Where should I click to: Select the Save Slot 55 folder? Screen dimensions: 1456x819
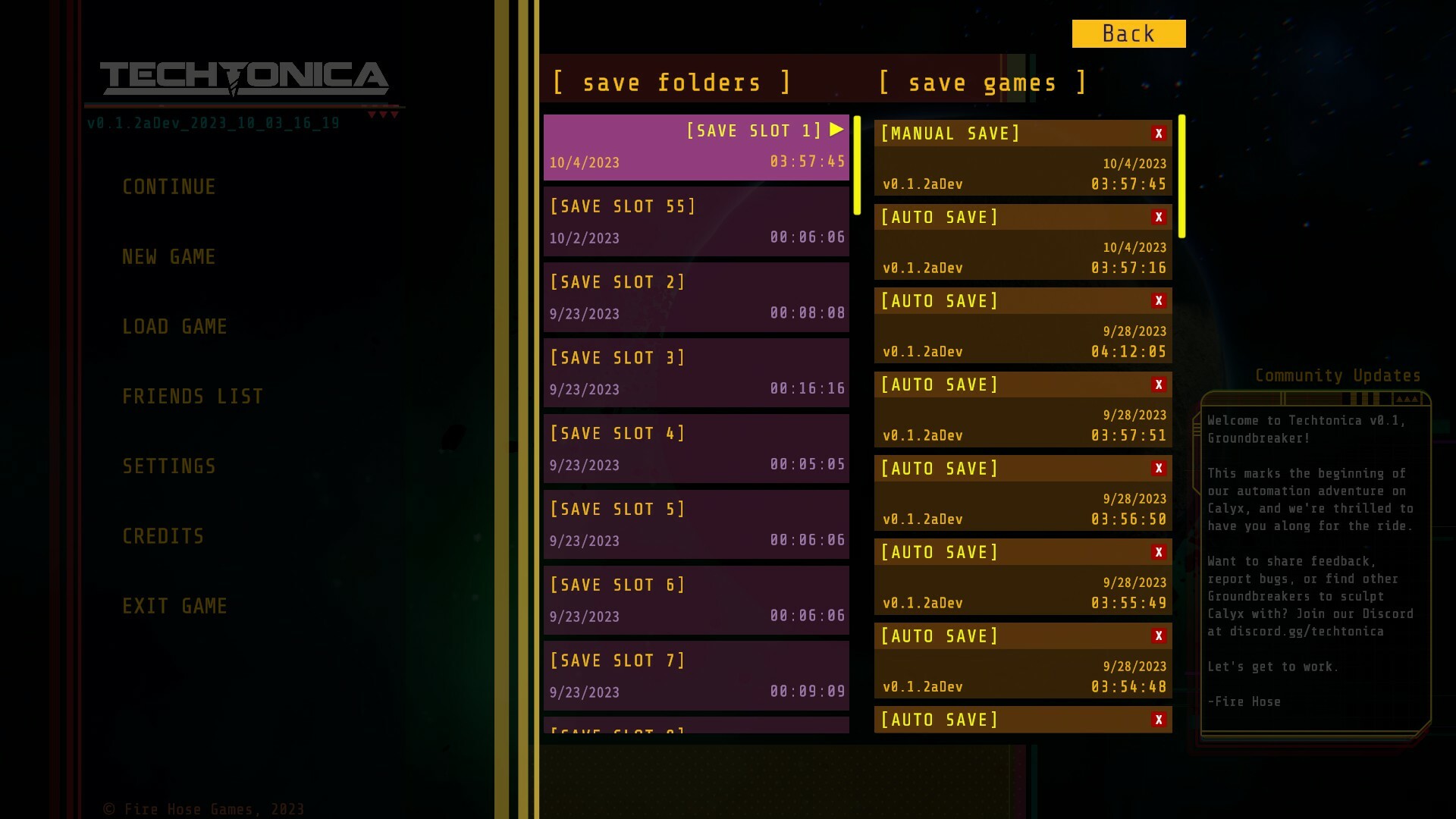(x=696, y=221)
